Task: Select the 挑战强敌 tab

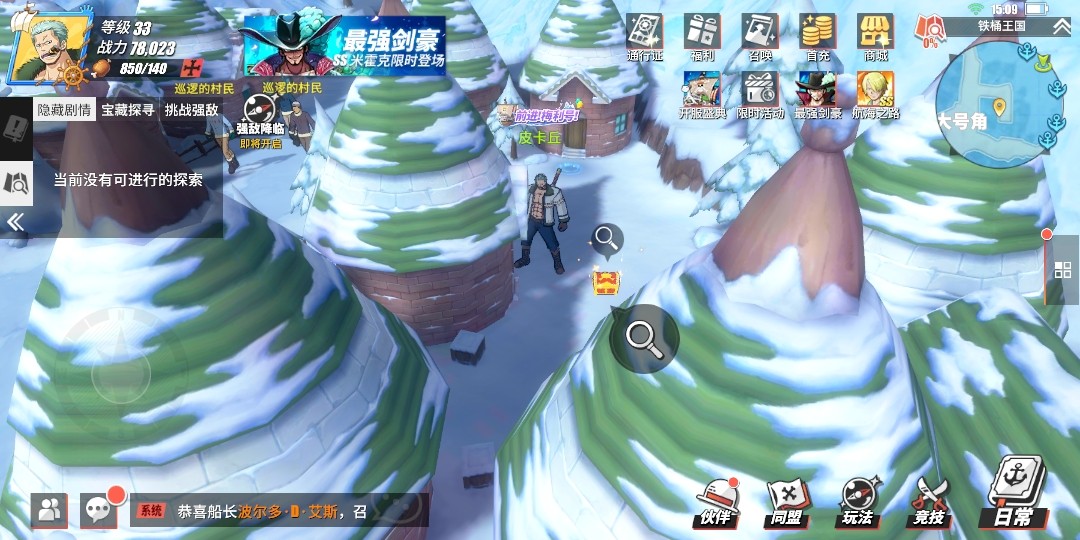Action: point(191,110)
